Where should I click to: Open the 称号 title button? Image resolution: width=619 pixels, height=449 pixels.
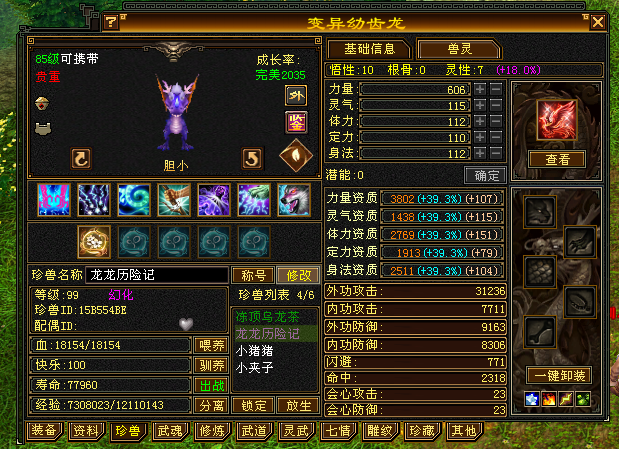pos(253,275)
